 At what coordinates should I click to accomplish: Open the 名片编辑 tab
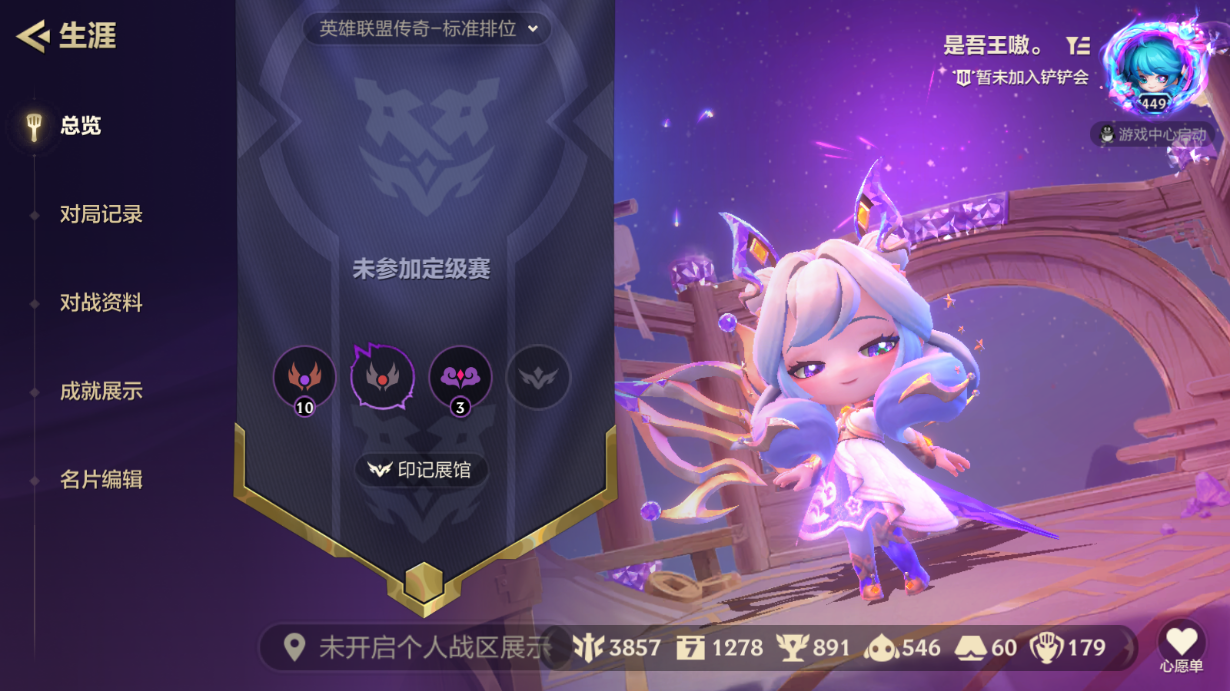(x=100, y=479)
